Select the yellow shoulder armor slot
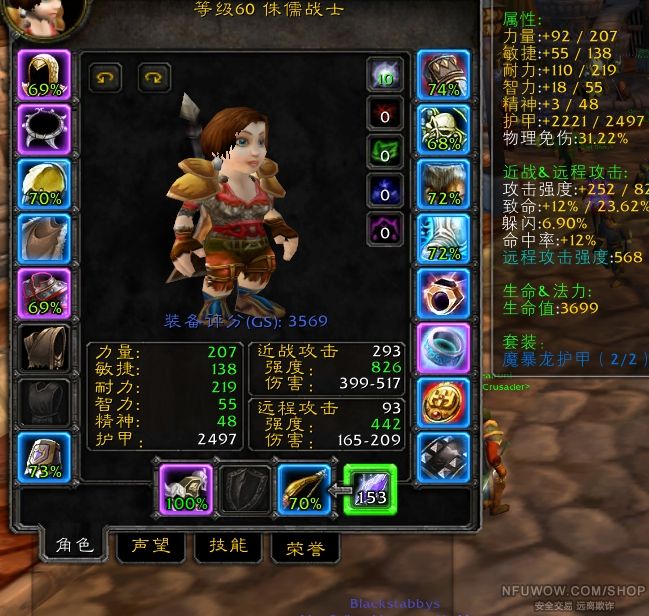The image size is (649, 616). pos(44,184)
